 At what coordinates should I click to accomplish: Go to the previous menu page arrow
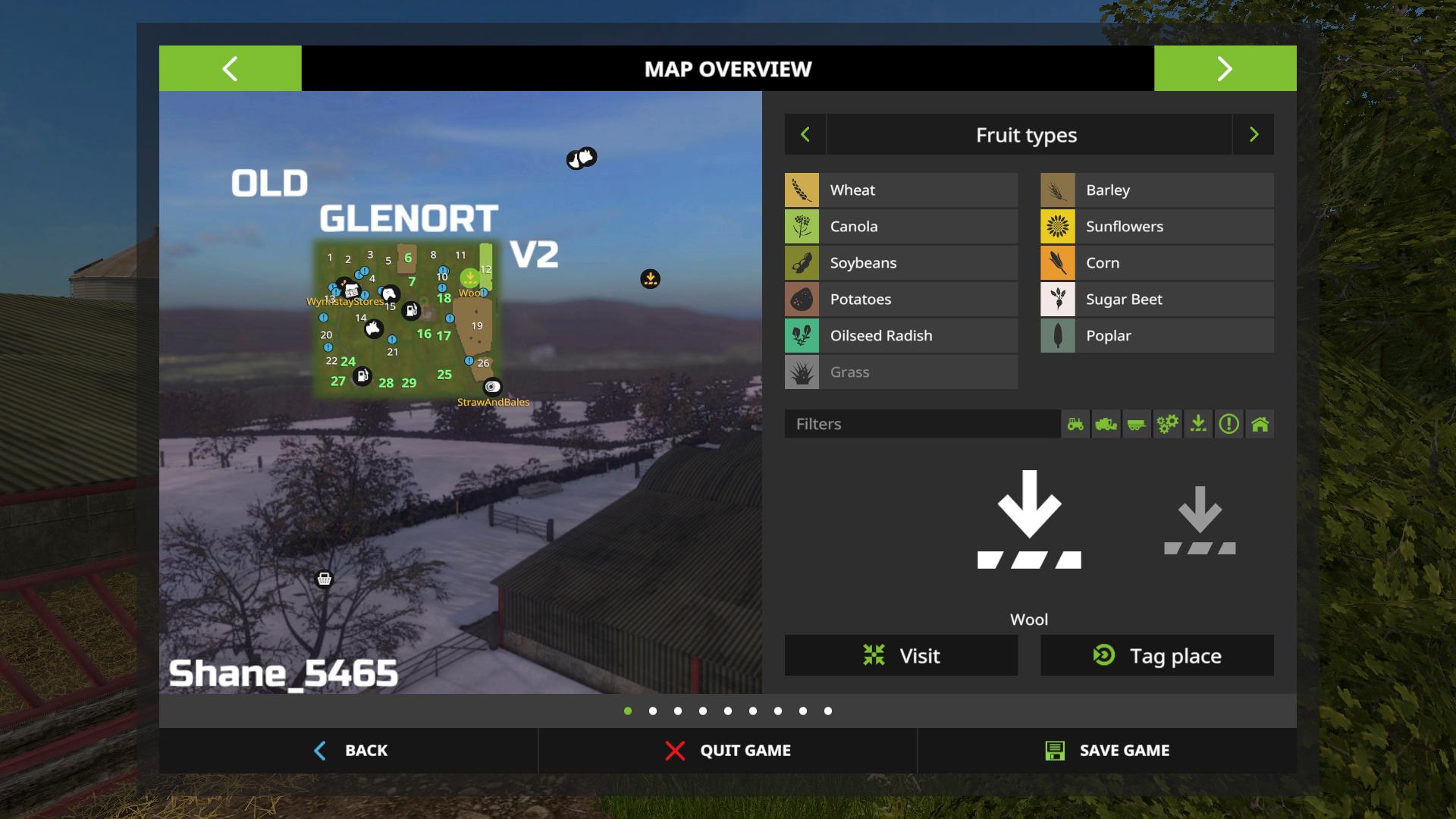230,68
